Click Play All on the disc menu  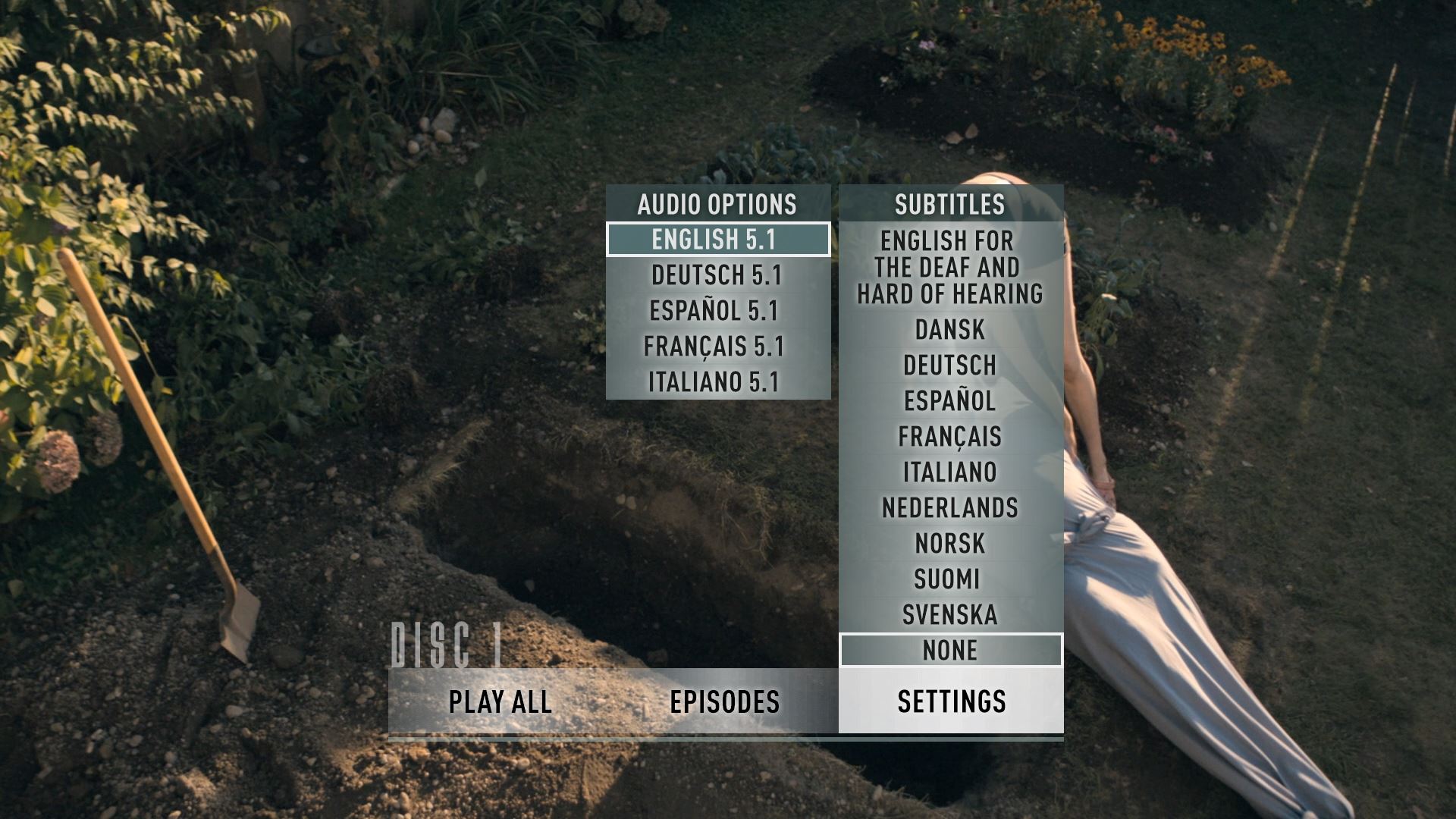500,702
